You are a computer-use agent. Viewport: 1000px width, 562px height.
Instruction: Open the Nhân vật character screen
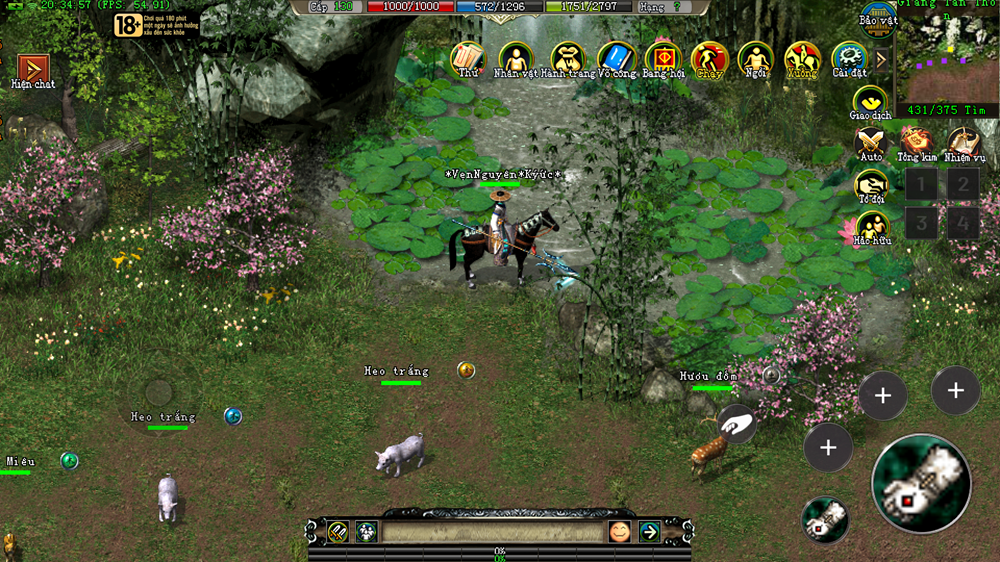tap(515, 57)
